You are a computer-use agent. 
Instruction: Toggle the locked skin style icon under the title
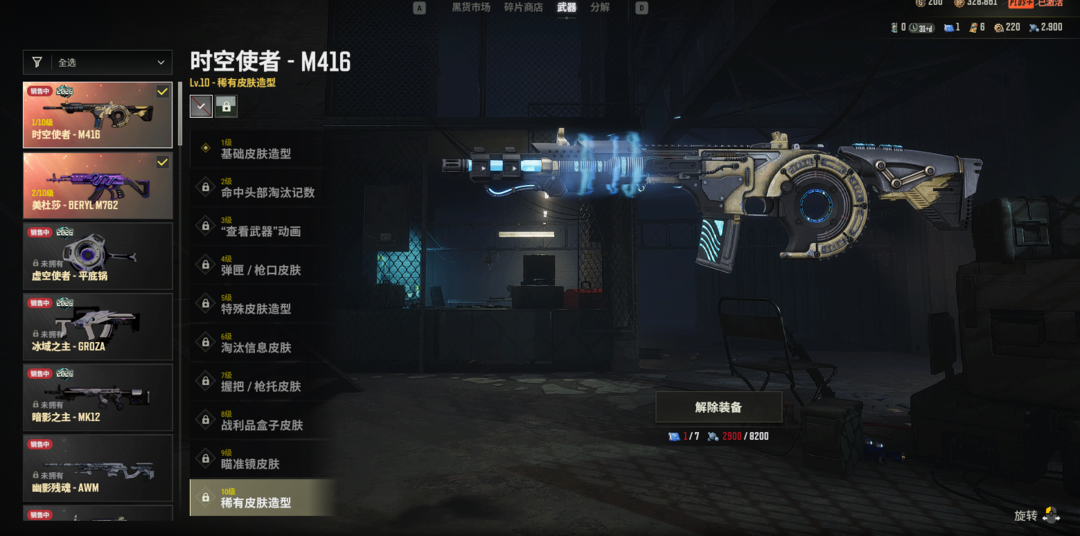click(x=226, y=105)
